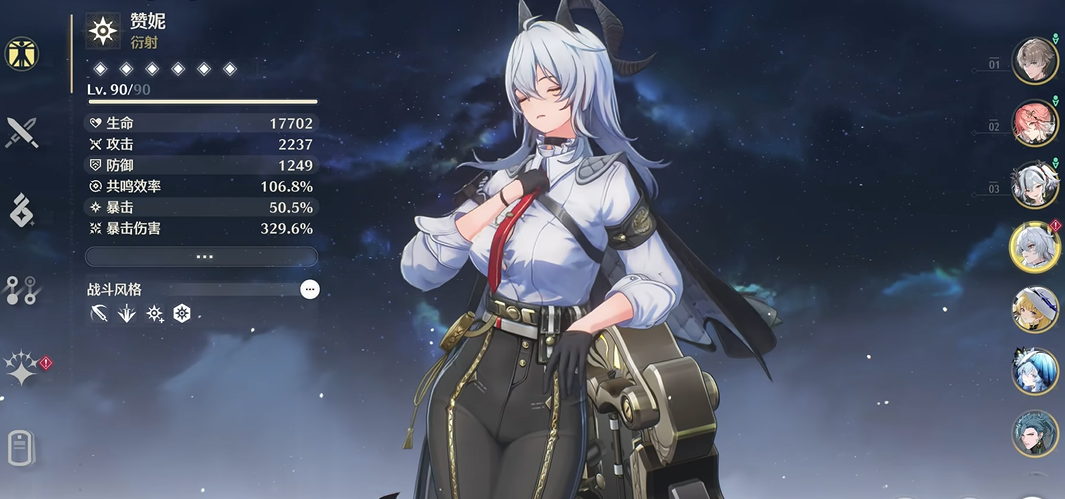
Task: Switch to the crossed swords weapon tab
Action: click(x=21, y=132)
